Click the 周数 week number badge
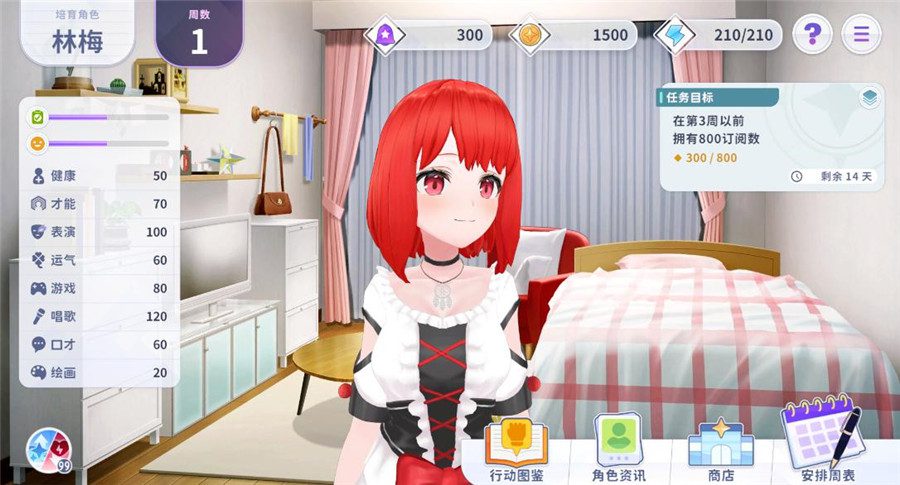The height and width of the screenshot is (485, 900). [199, 33]
